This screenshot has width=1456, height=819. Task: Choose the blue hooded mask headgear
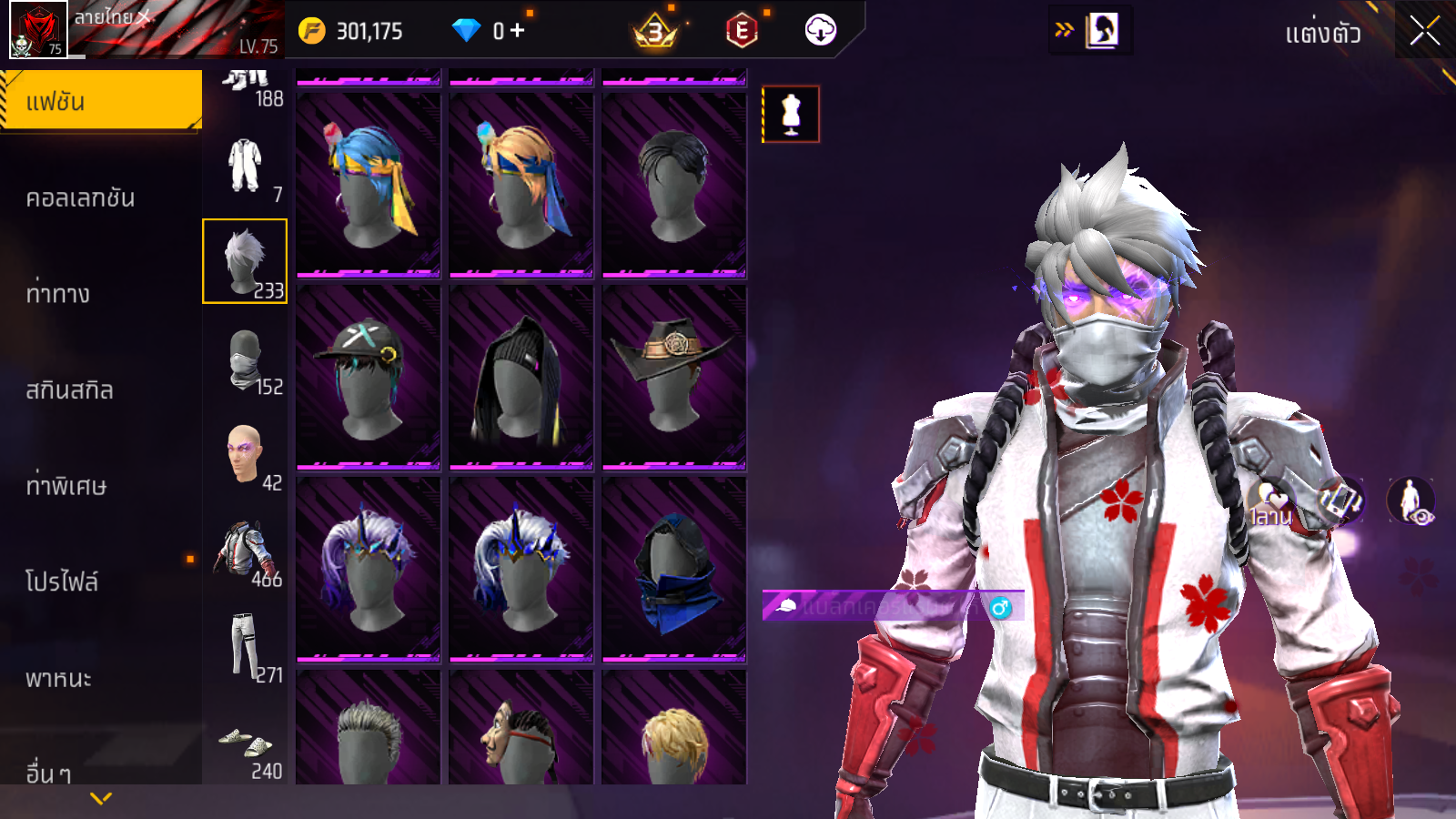pos(674,569)
